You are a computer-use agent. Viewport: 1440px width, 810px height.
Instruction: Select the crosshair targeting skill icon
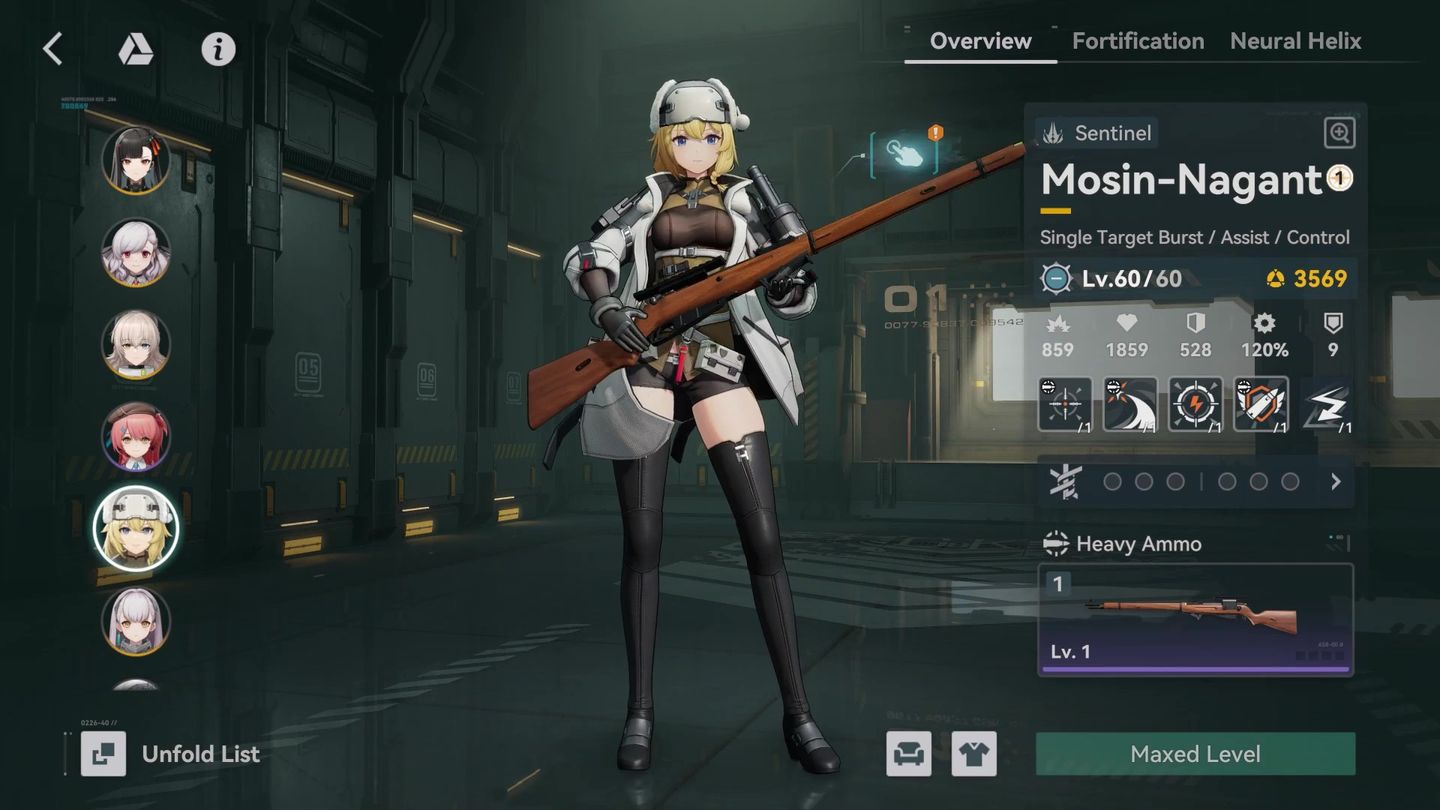coord(1064,405)
